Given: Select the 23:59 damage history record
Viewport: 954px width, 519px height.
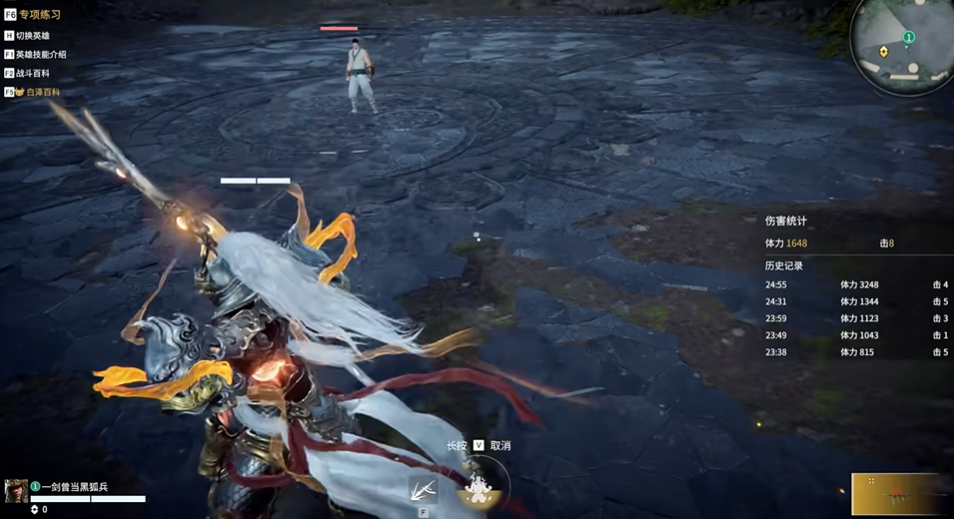Looking at the screenshot, I should [856, 319].
